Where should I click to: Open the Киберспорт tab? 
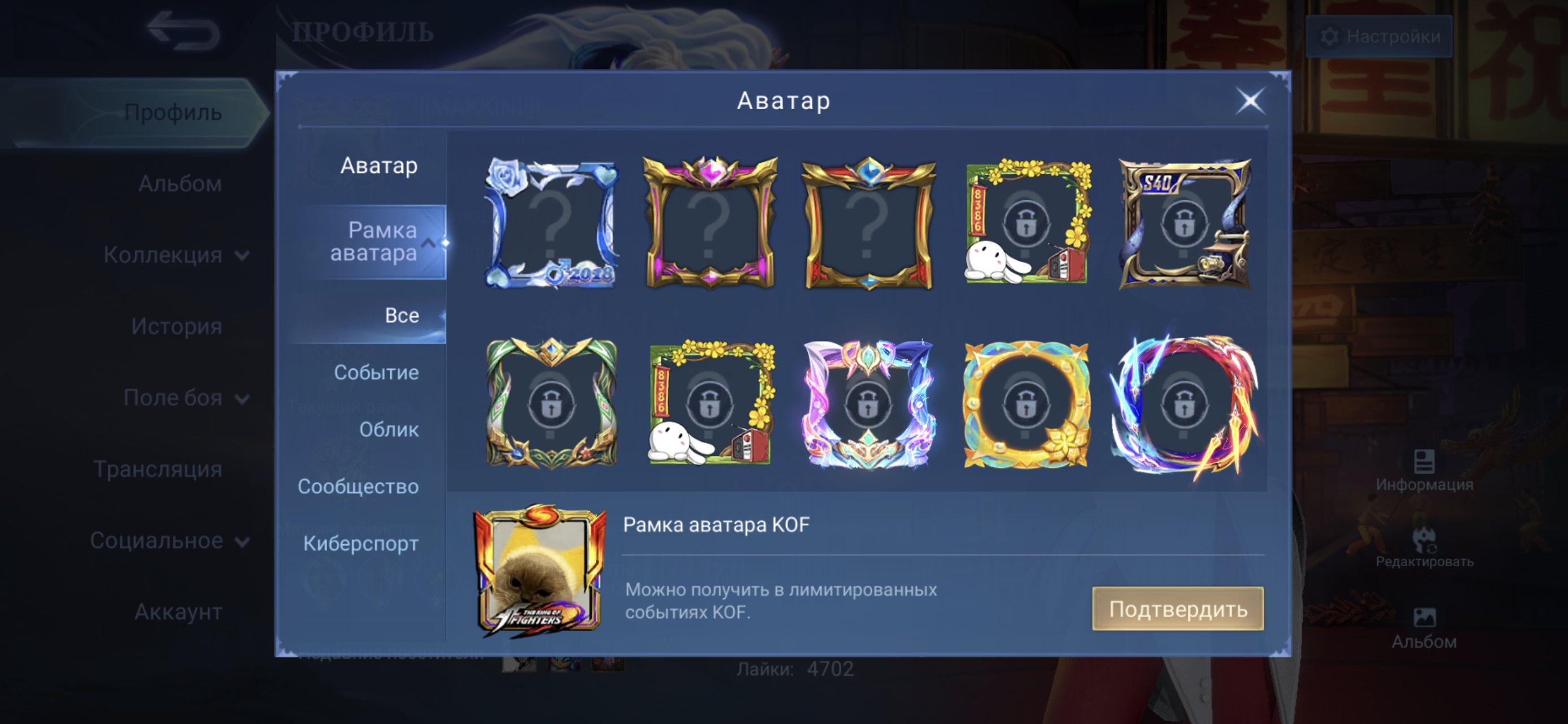[361, 544]
